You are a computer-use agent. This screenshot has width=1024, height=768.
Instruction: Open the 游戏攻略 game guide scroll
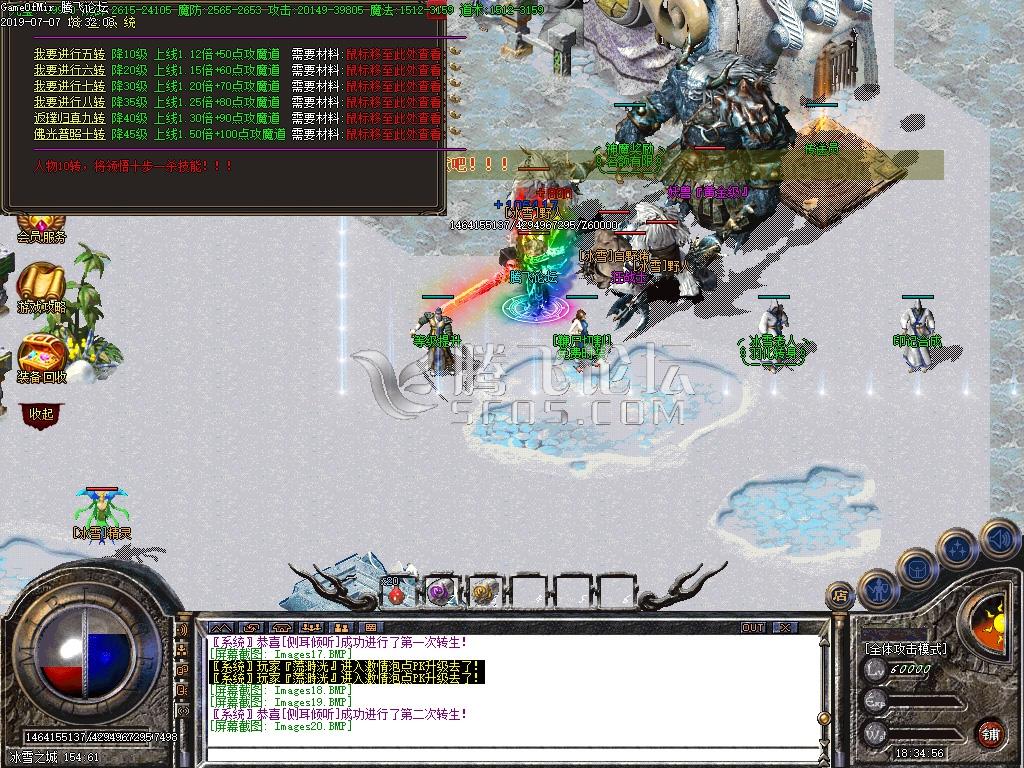coord(41,288)
